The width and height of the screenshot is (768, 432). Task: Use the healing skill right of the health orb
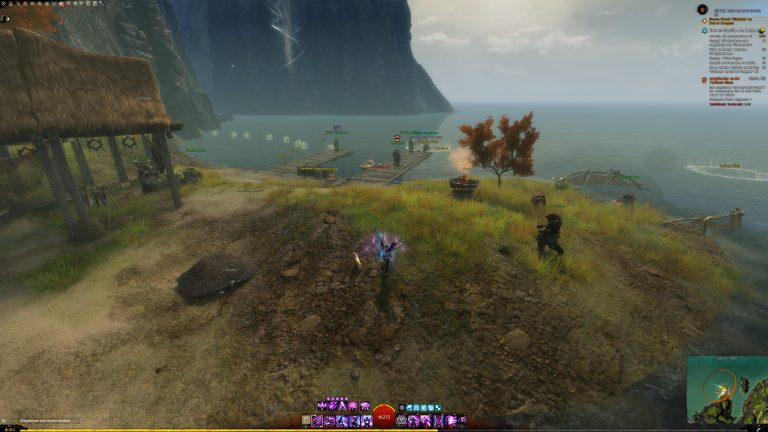(403, 421)
